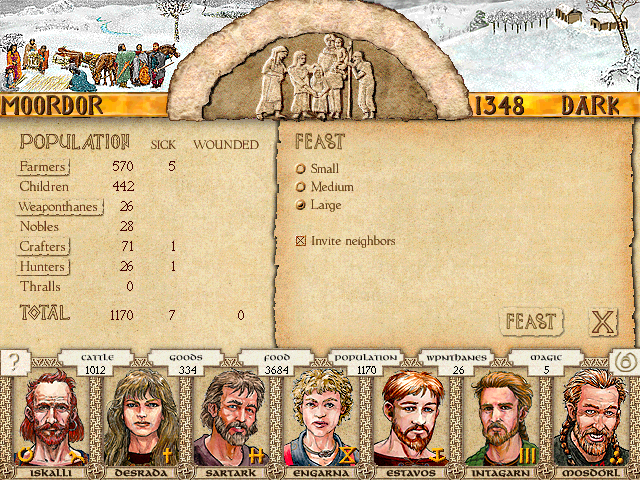Select the Small feast option
The image size is (640, 480).
tap(300, 169)
